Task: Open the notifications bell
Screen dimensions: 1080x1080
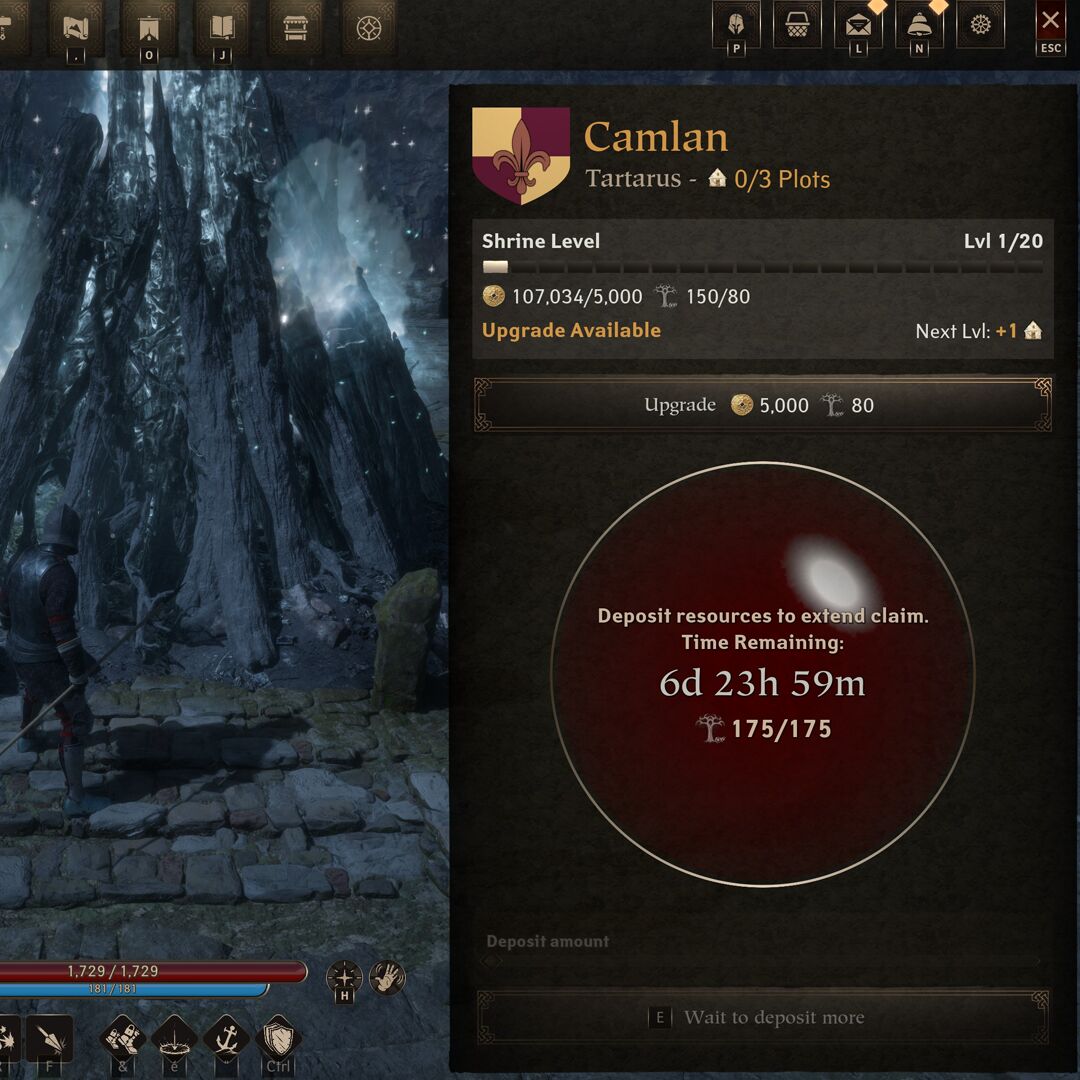Action: [918, 24]
